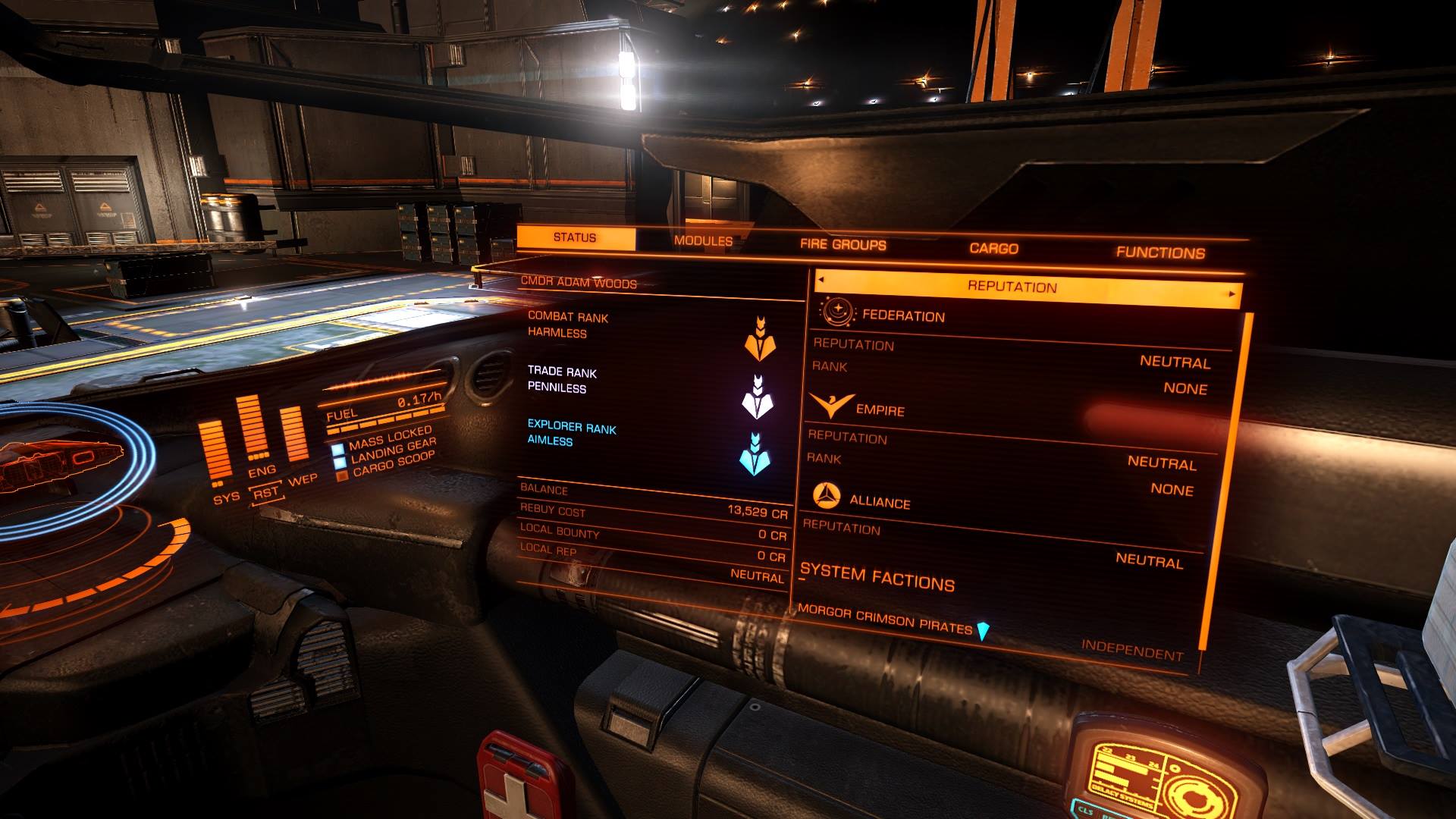Image resolution: width=1456 pixels, height=819 pixels.
Task: Go to the Functions tab
Action: [x=1160, y=253]
